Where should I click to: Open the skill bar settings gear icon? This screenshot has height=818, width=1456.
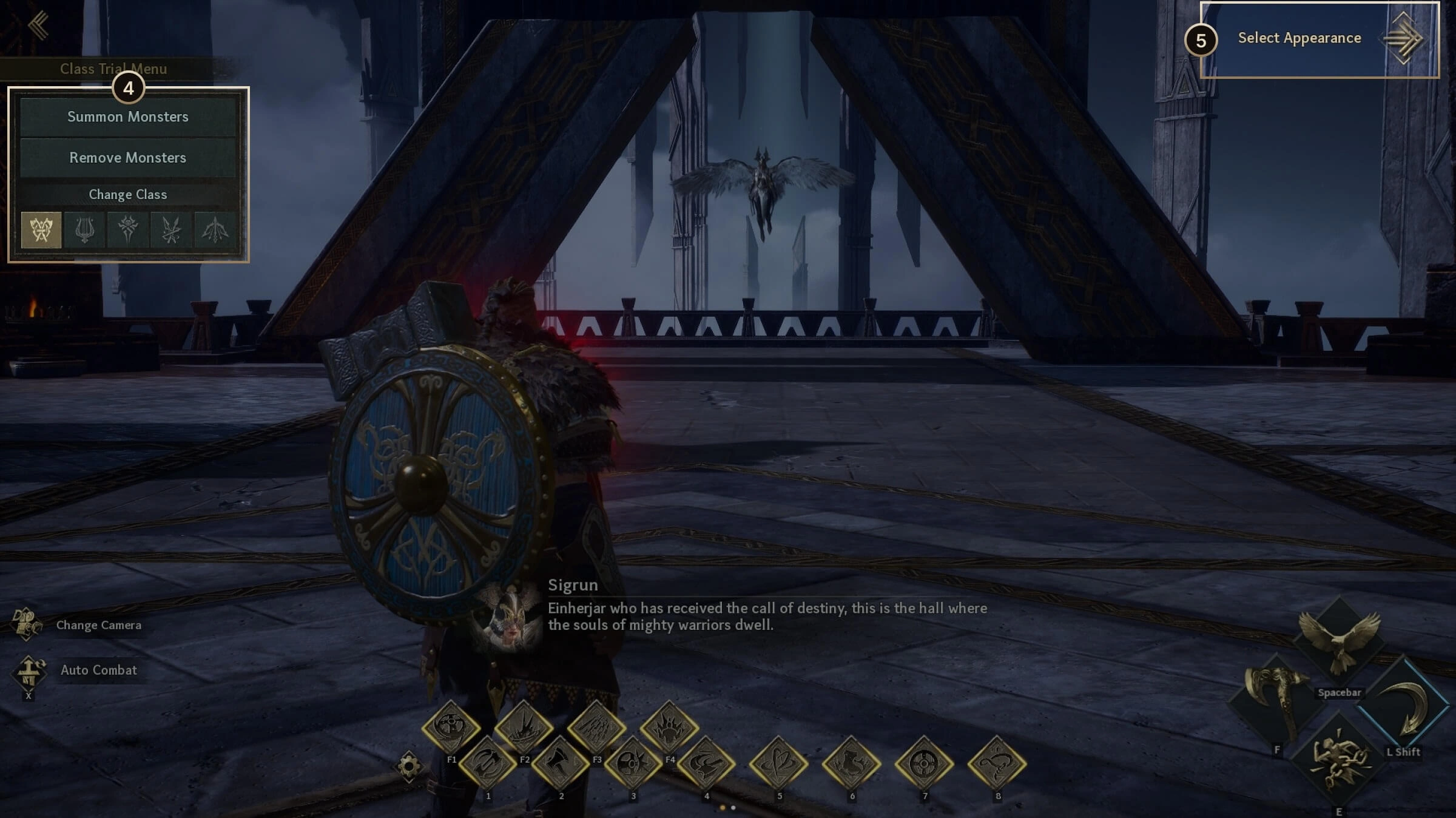coord(408,766)
